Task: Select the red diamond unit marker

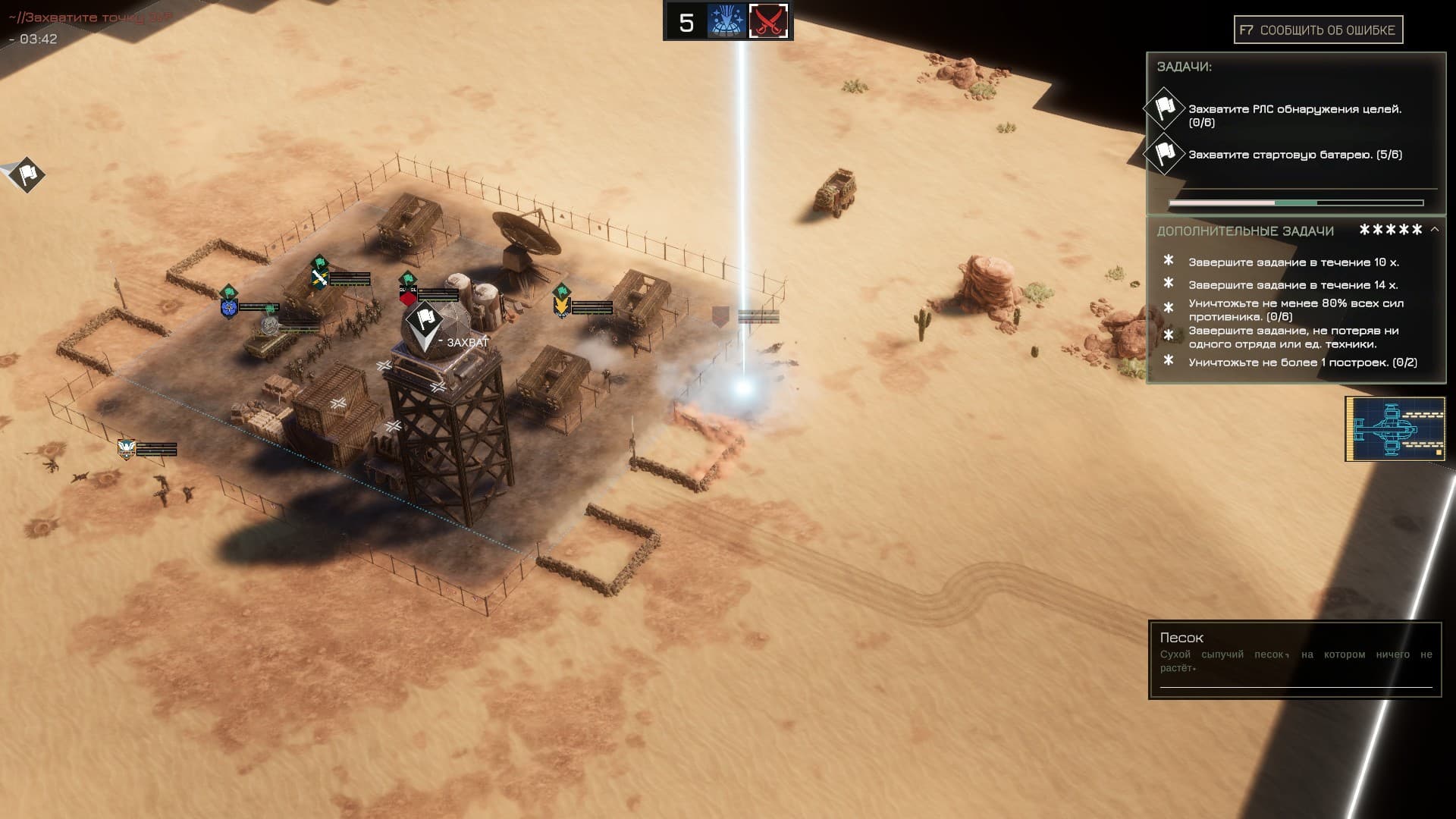Action: tap(408, 295)
